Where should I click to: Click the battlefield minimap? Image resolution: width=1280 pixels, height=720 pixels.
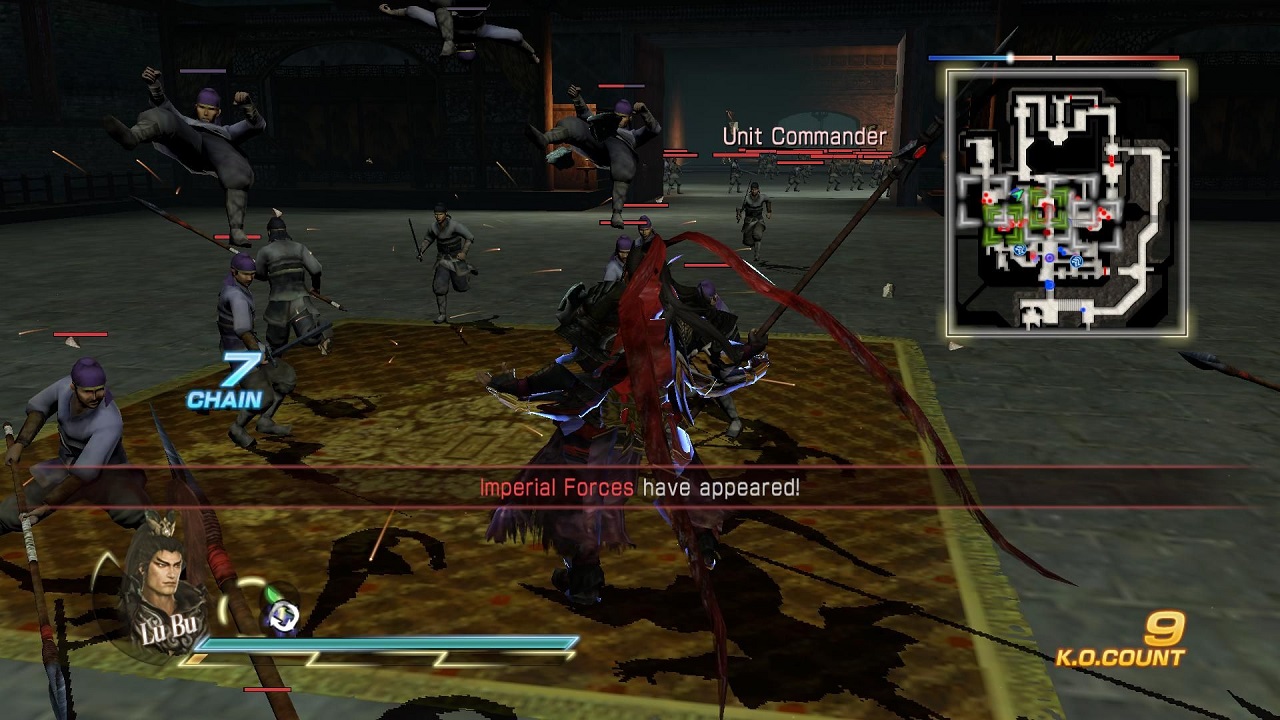tap(1067, 203)
